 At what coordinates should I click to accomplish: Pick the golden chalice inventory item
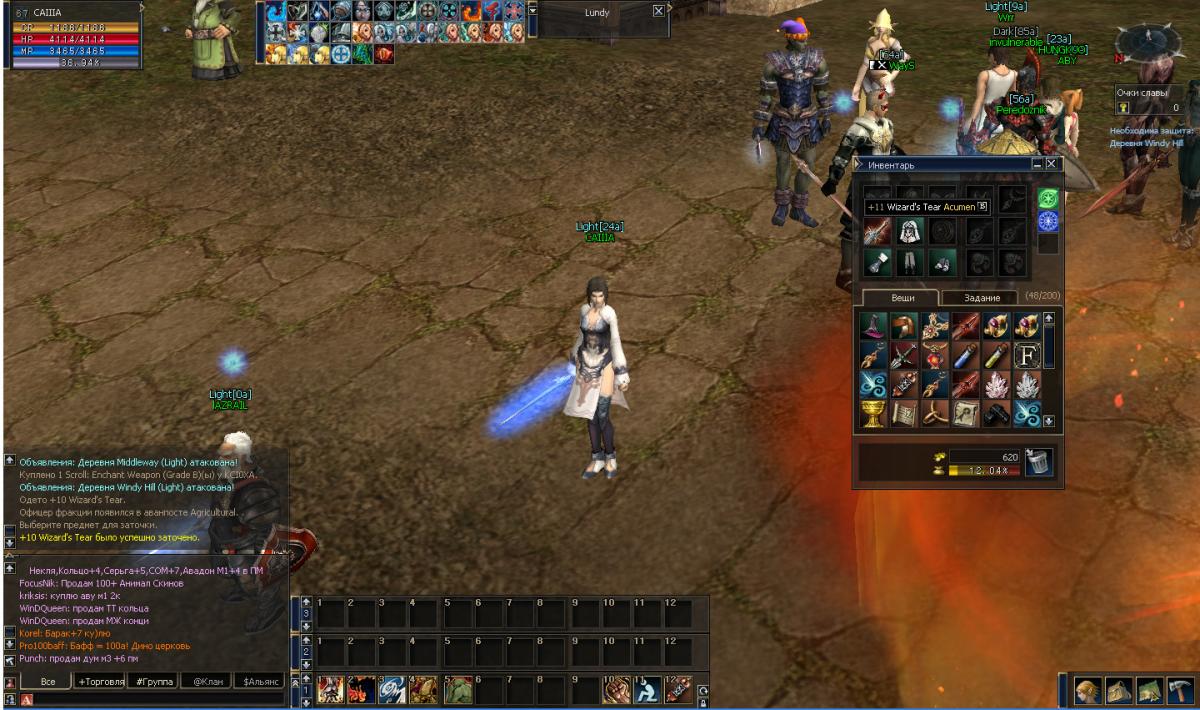(x=873, y=414)
